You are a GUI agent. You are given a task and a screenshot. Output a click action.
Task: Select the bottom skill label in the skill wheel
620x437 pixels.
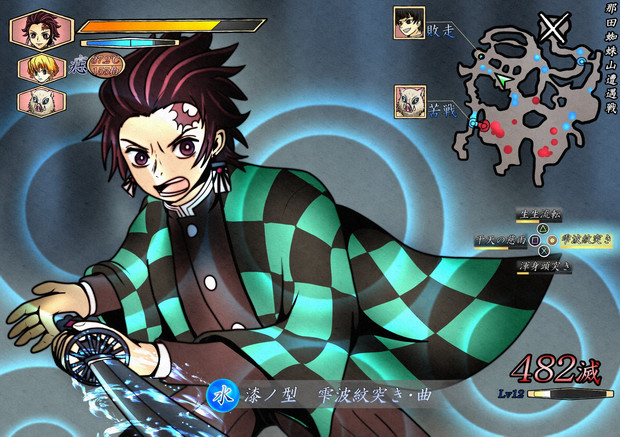point(544,267)
